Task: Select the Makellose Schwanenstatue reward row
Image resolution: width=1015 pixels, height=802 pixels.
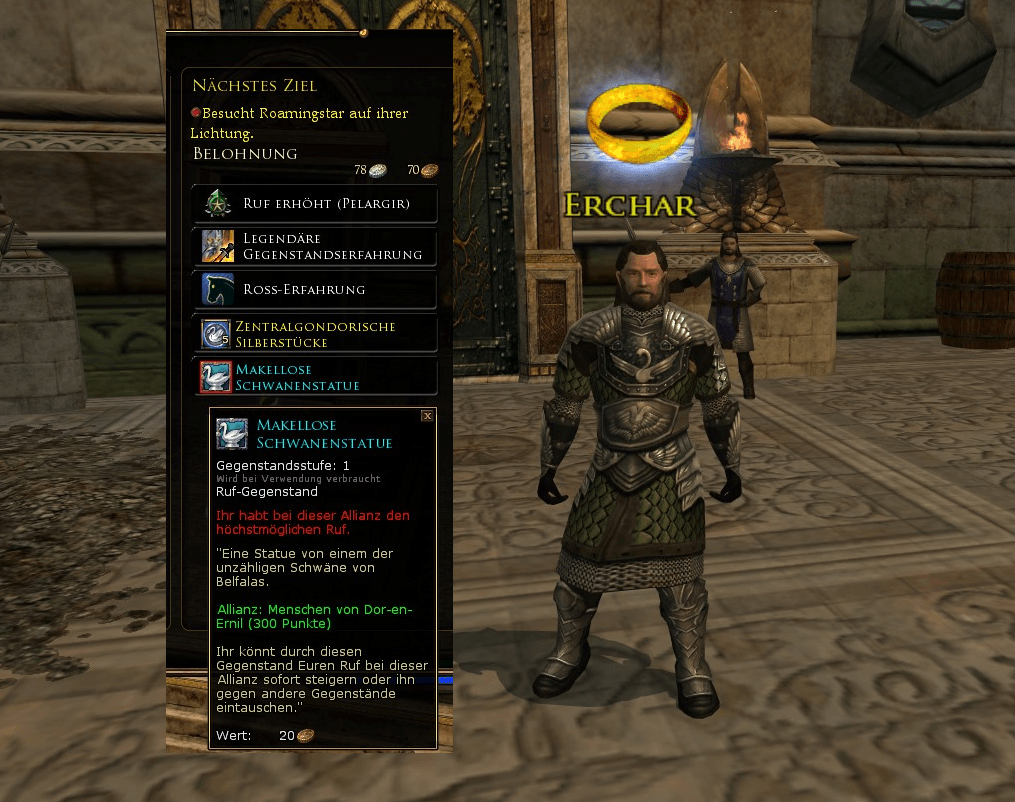Action: click(x=314, y=377)
